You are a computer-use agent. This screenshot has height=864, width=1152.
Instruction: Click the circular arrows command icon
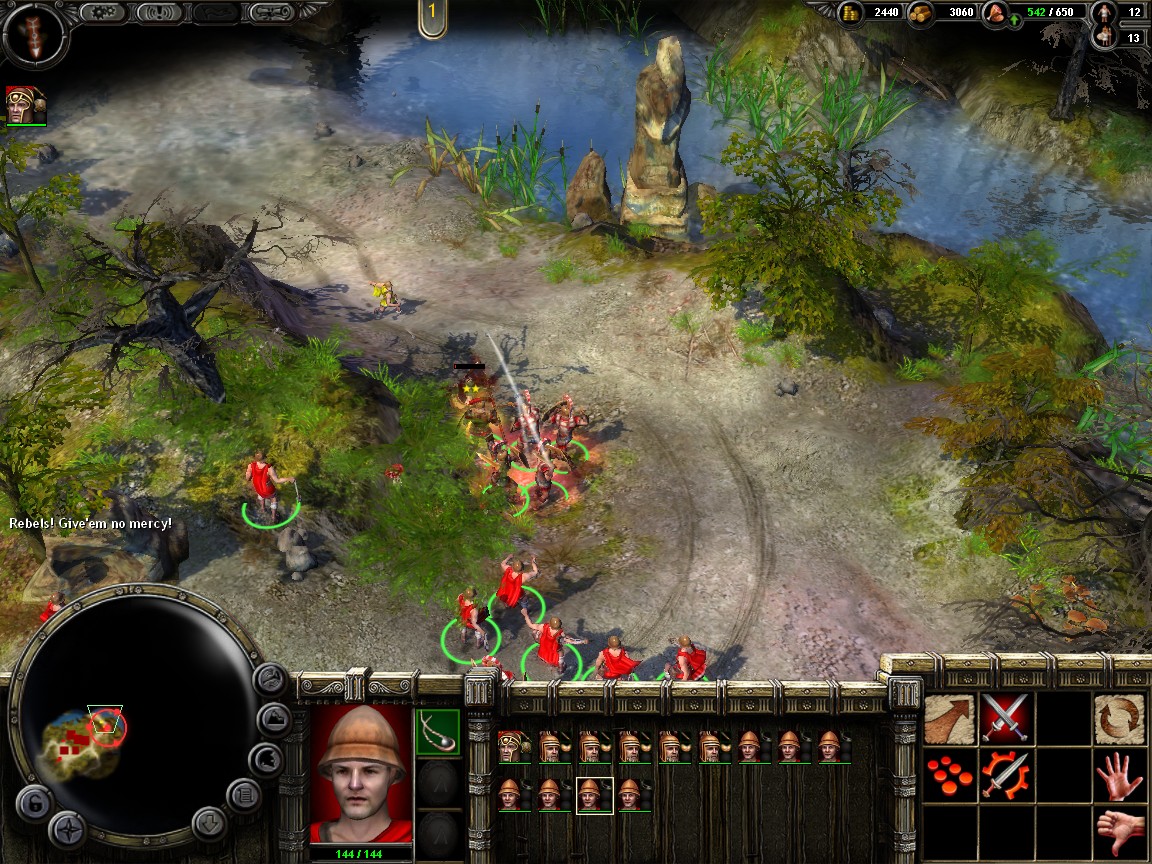click(1119, 718)
